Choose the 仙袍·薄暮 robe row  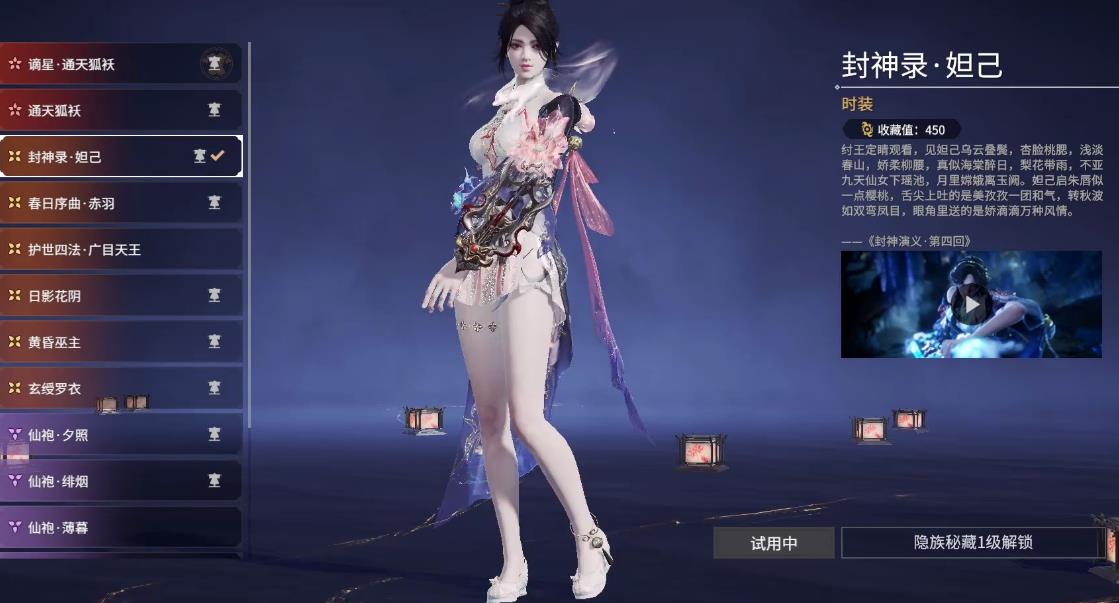pos(120,527)
